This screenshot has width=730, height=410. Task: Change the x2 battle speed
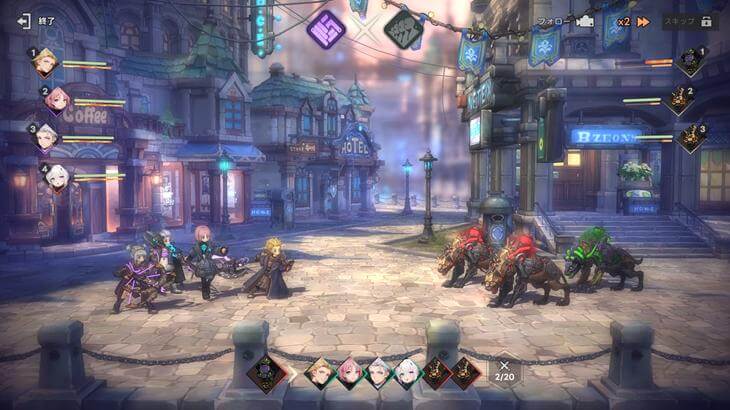(632, 20)
